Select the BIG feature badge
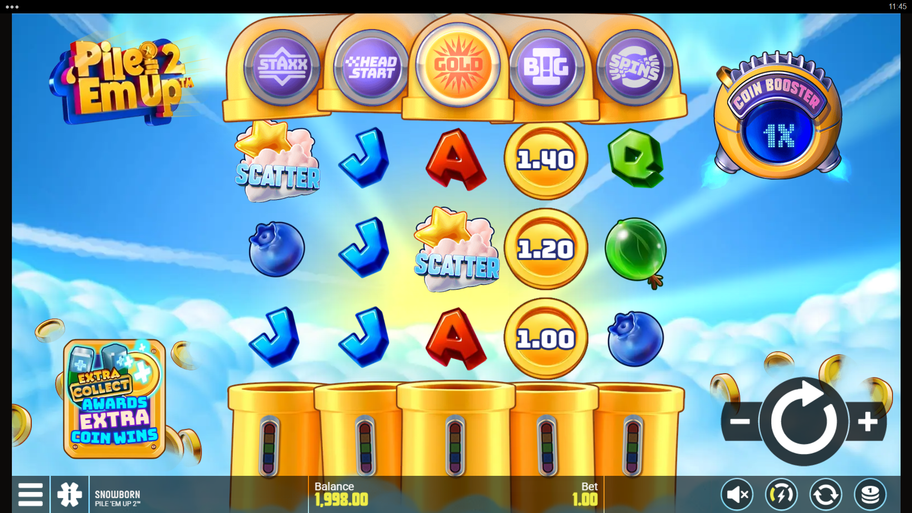 (546, 67)
